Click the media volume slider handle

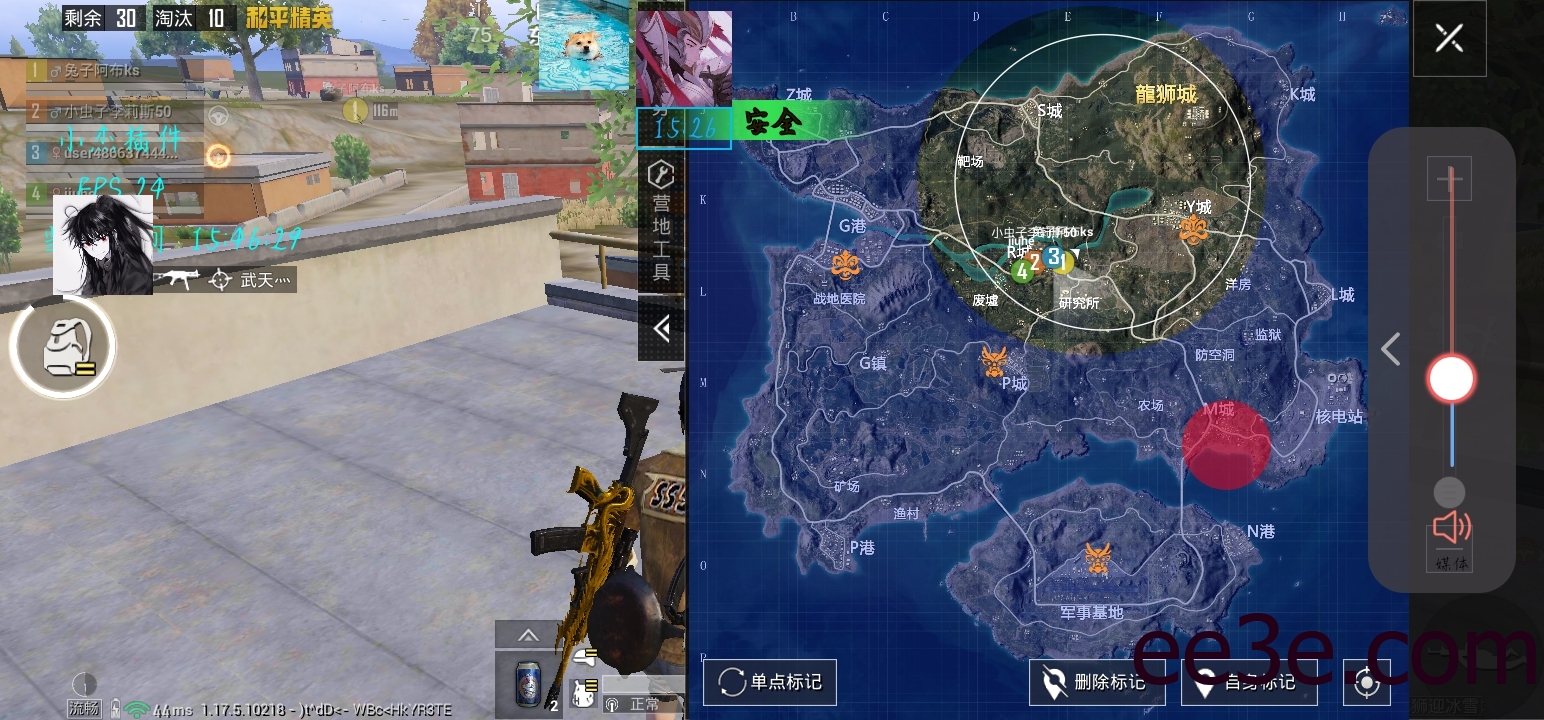coord(1450,379)
